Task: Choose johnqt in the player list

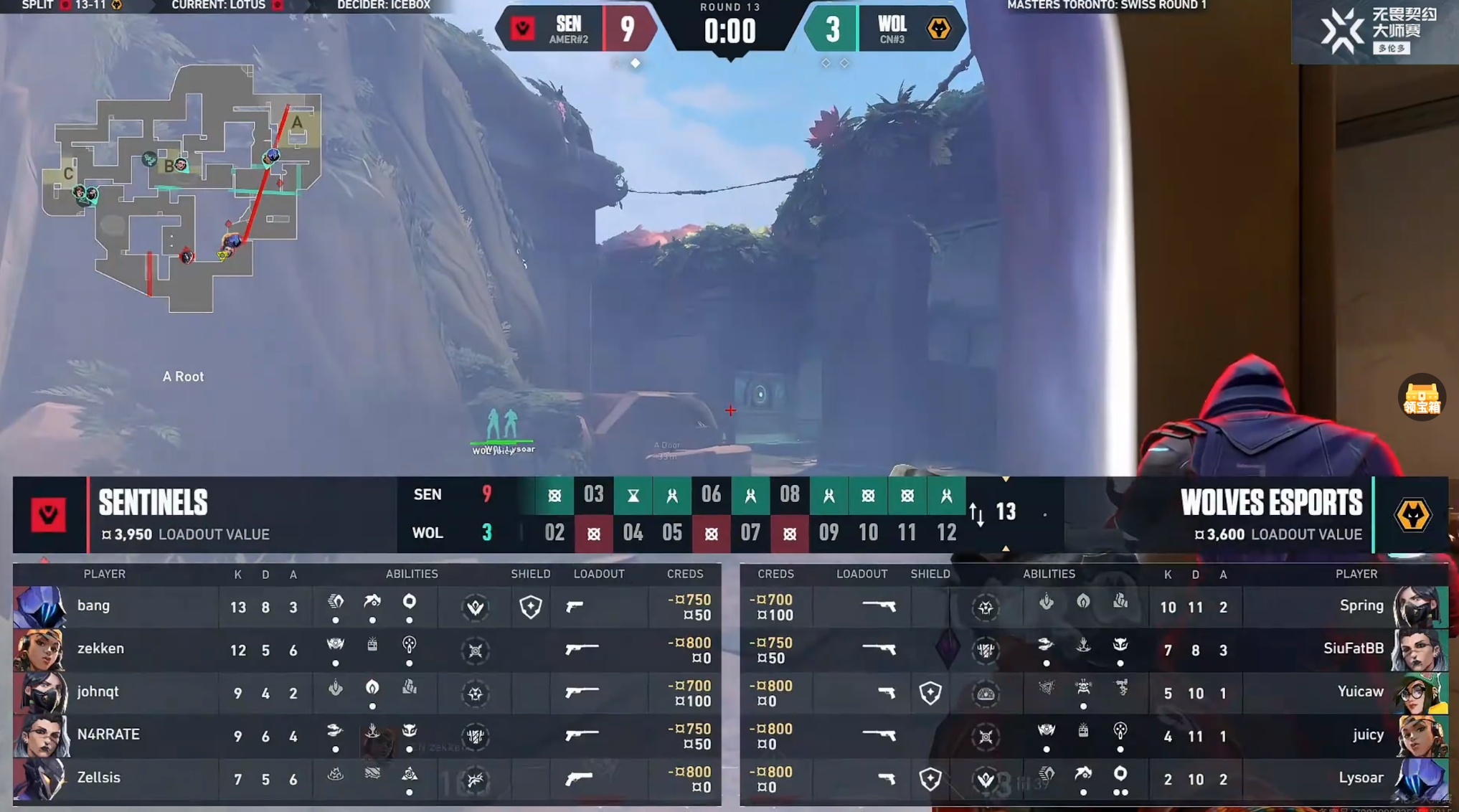Action: coord(98,692)
